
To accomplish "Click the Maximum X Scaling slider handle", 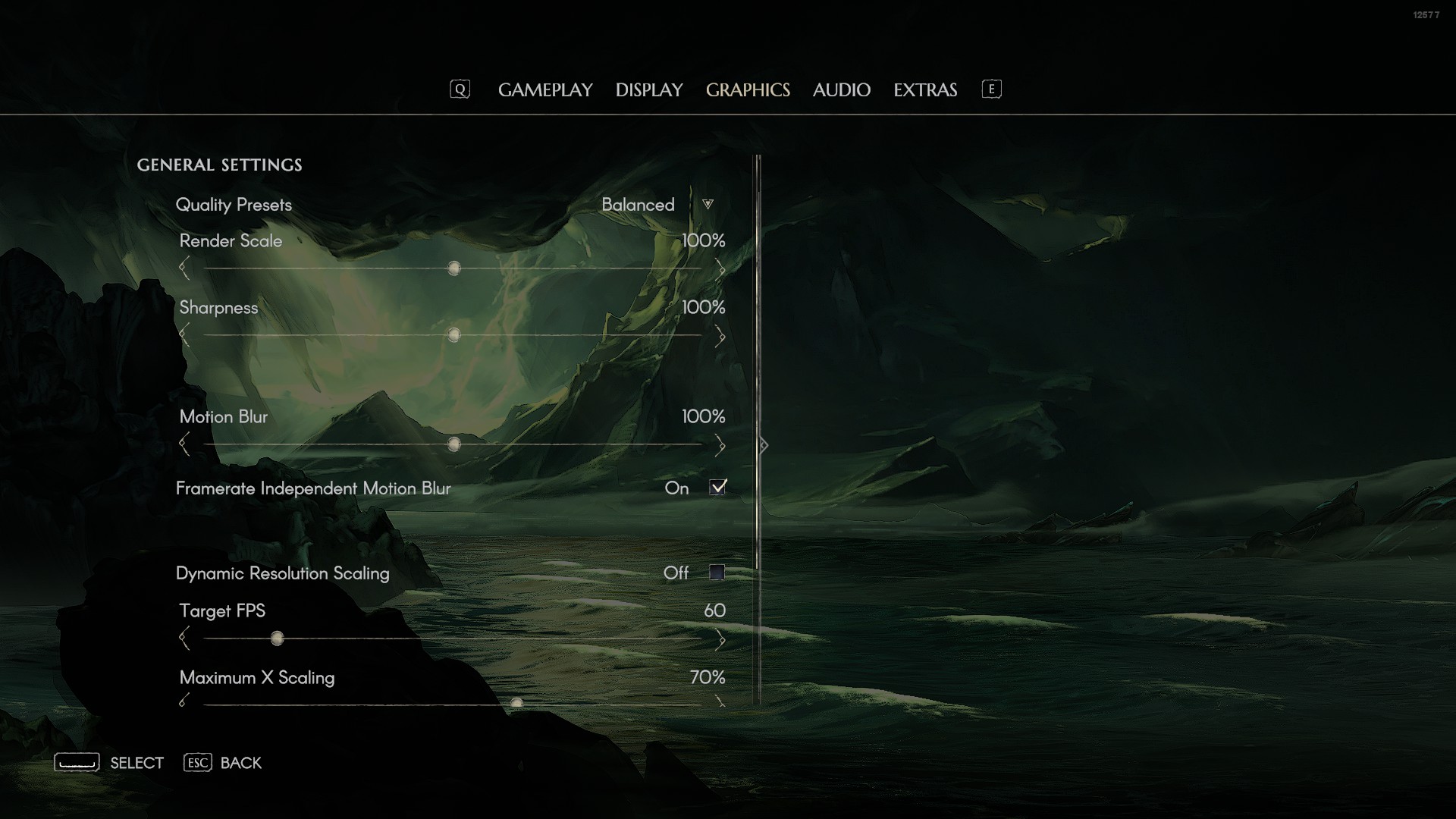I will (516, 703).
